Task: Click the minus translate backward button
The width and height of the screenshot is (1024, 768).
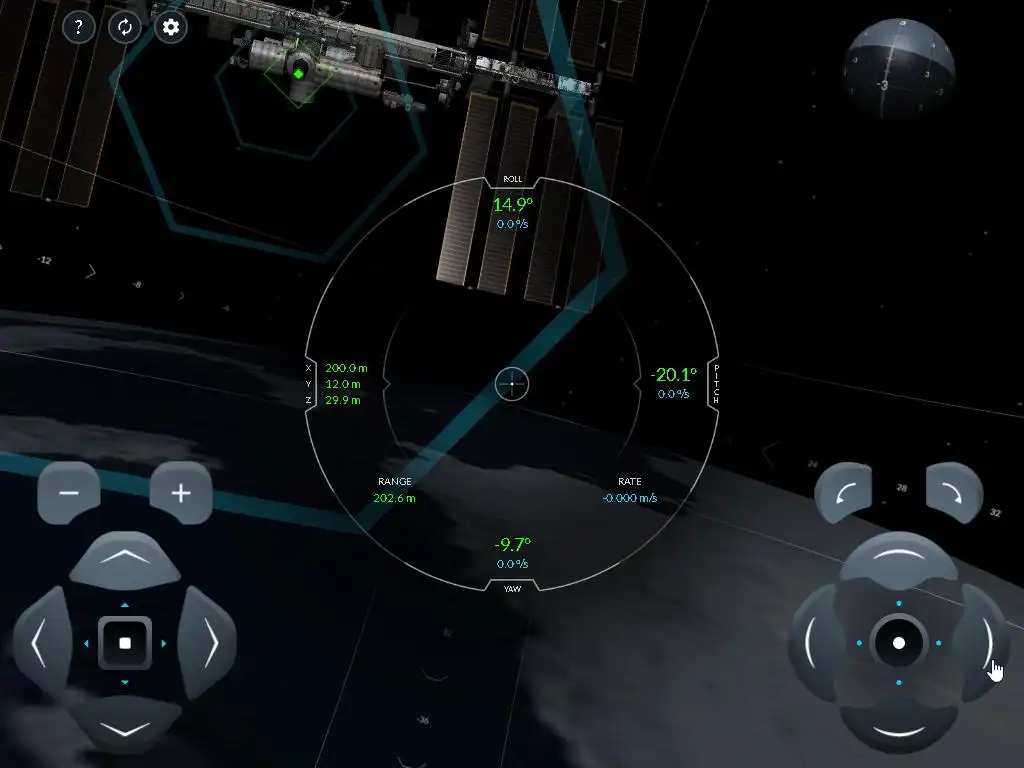Action: click(69, 493)
